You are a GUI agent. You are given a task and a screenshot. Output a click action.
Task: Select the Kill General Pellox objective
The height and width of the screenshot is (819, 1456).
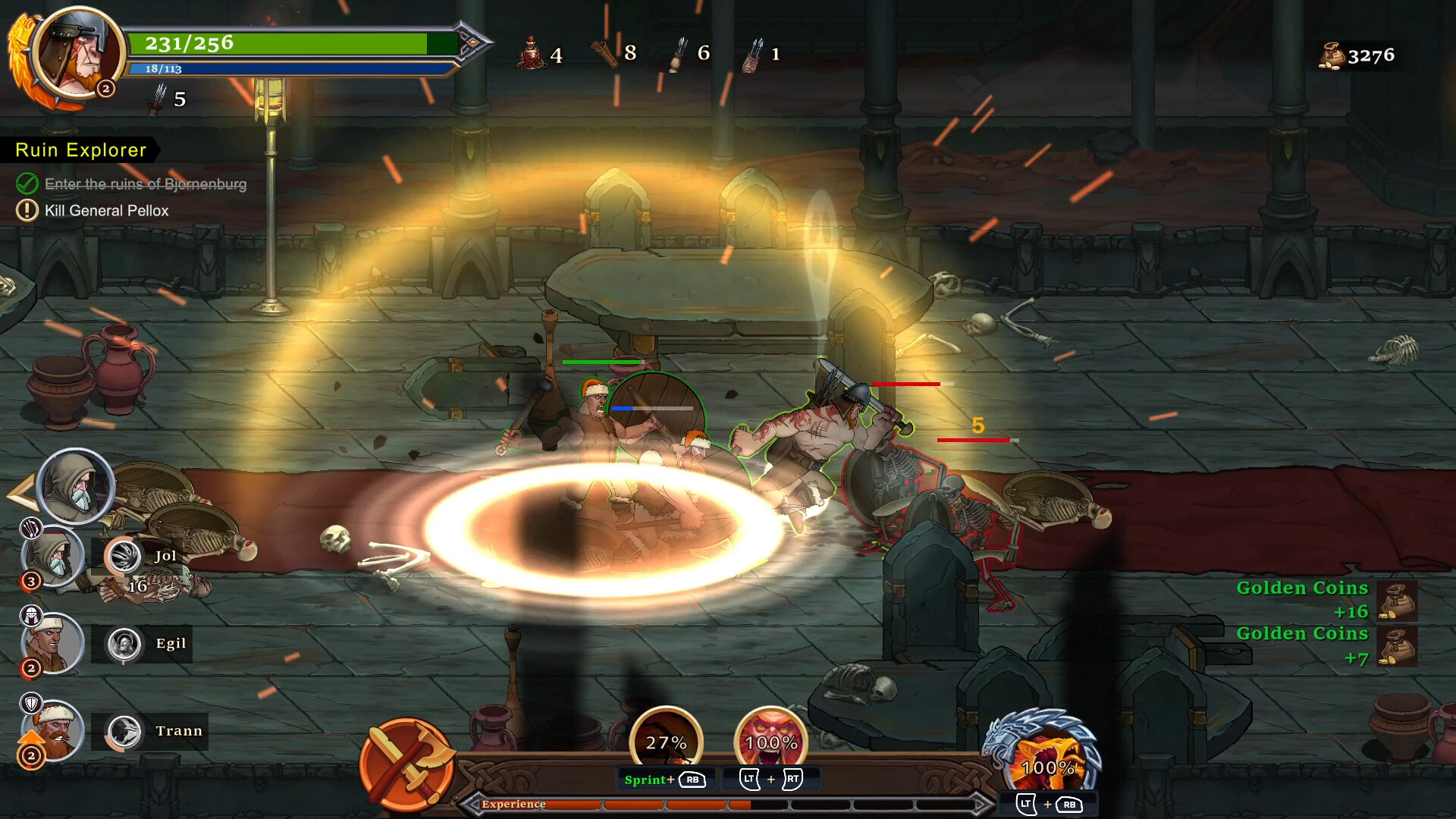[106, 211]
